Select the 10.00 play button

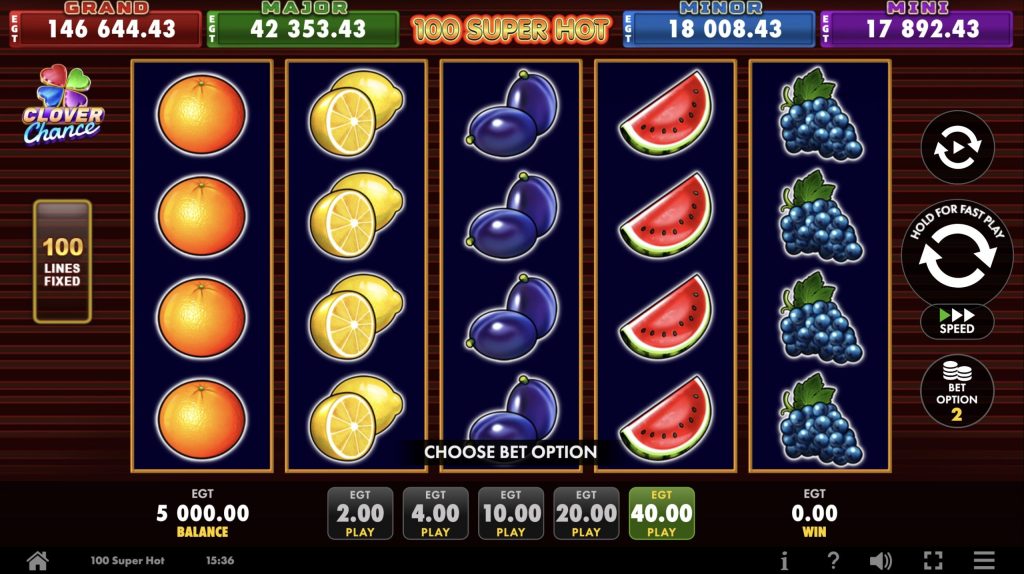[x=511, y=514]
